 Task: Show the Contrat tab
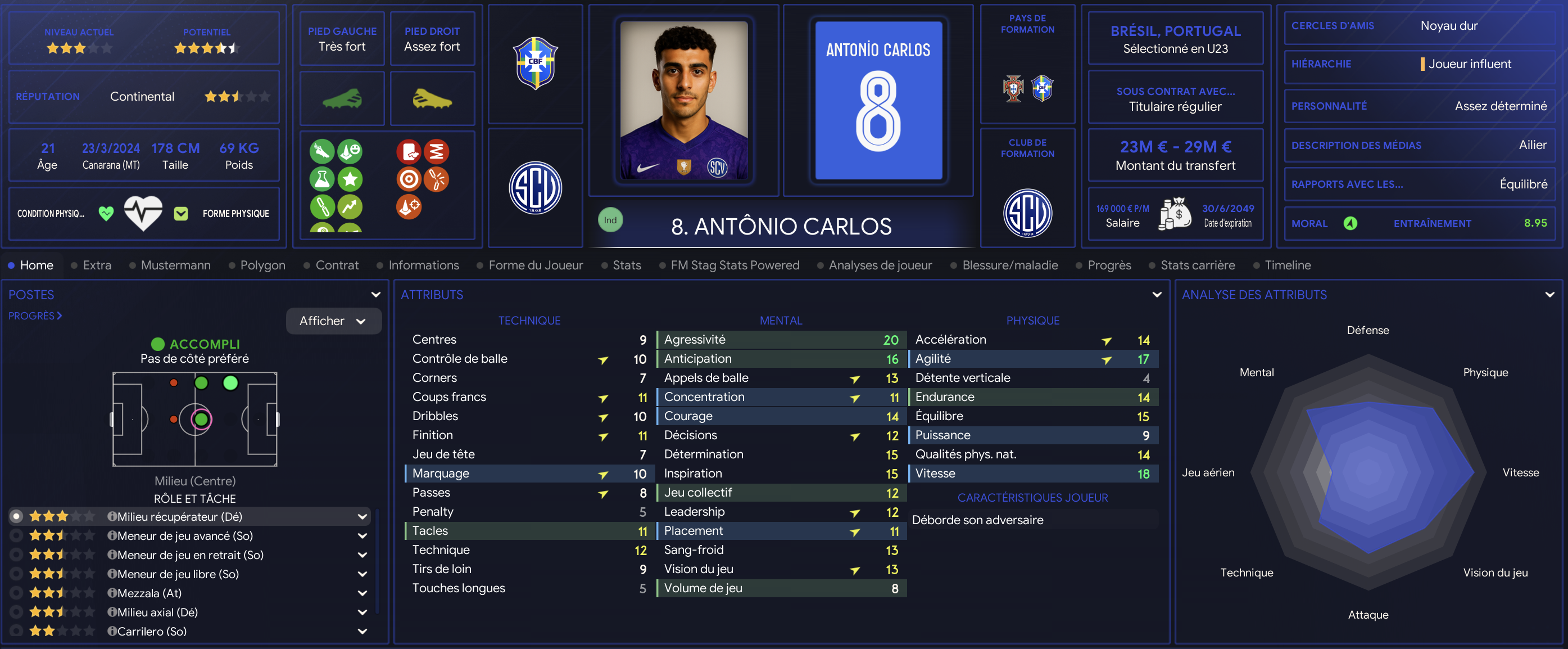click(337, 265)
